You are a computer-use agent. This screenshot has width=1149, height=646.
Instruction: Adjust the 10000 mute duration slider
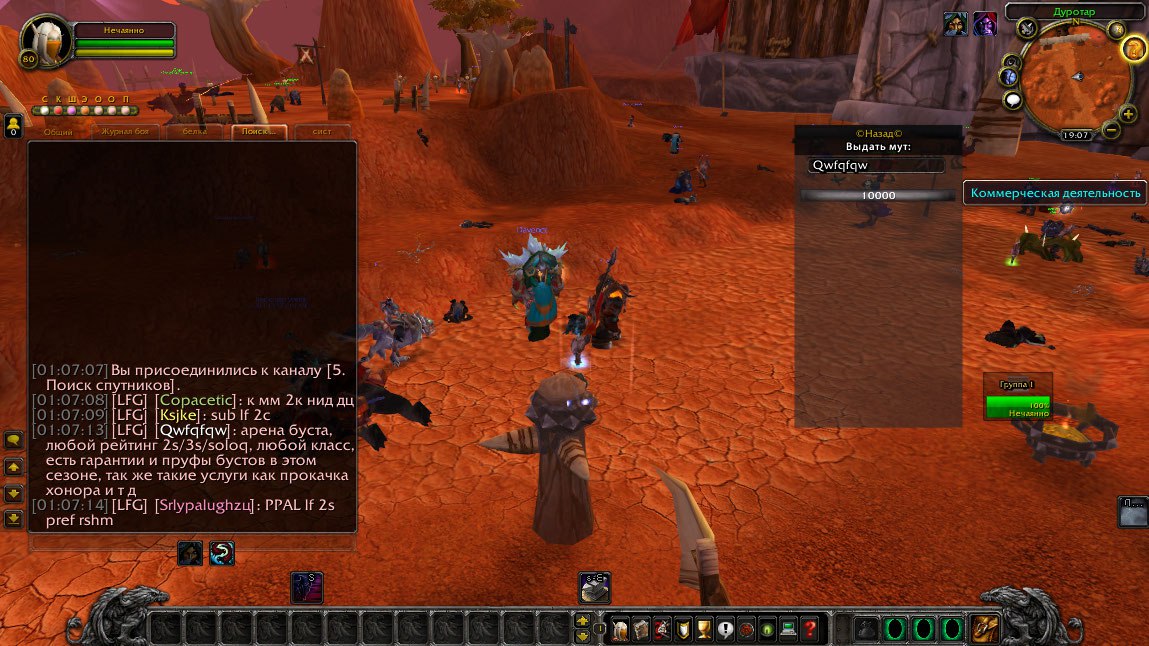click(x=878, y=196)
